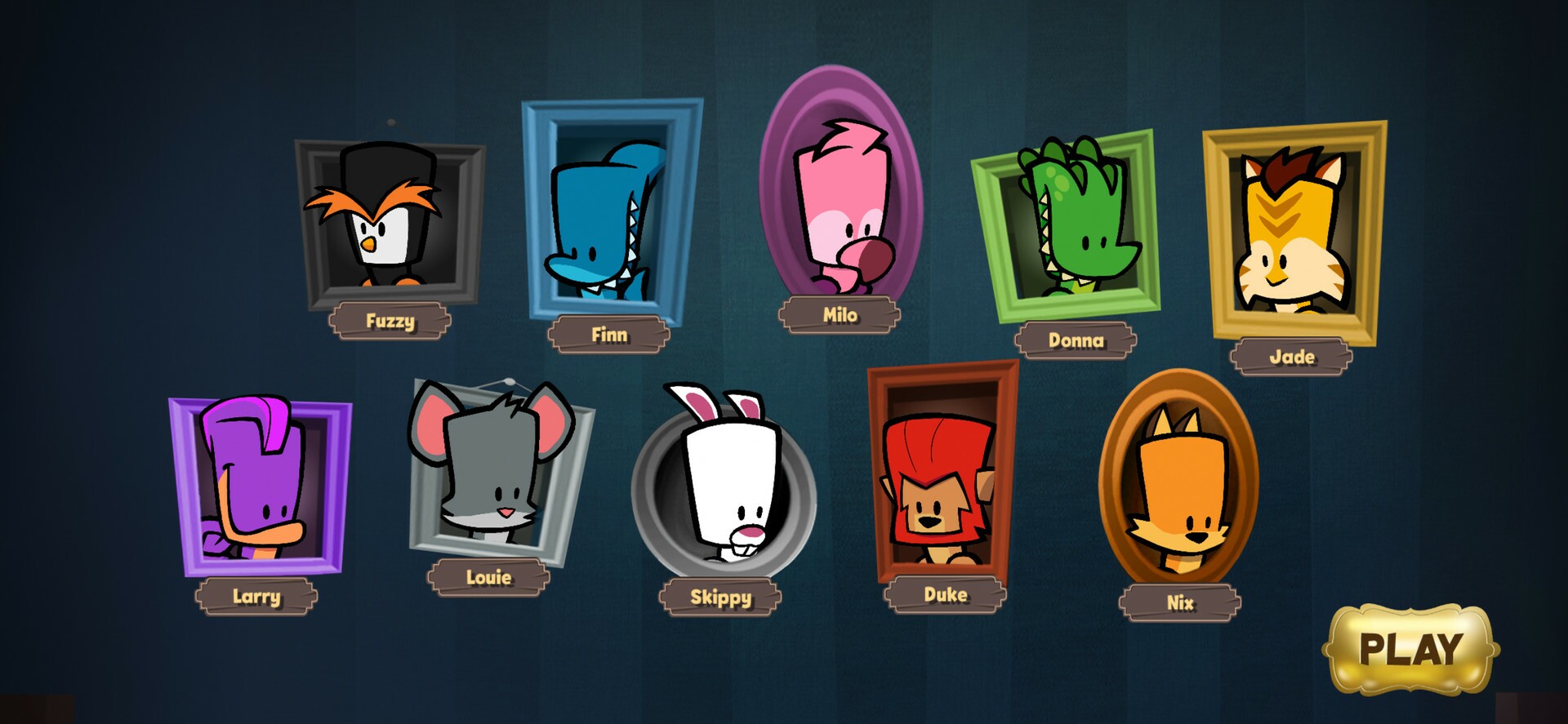Click the Fuzzy name plate

coord(391,321)
